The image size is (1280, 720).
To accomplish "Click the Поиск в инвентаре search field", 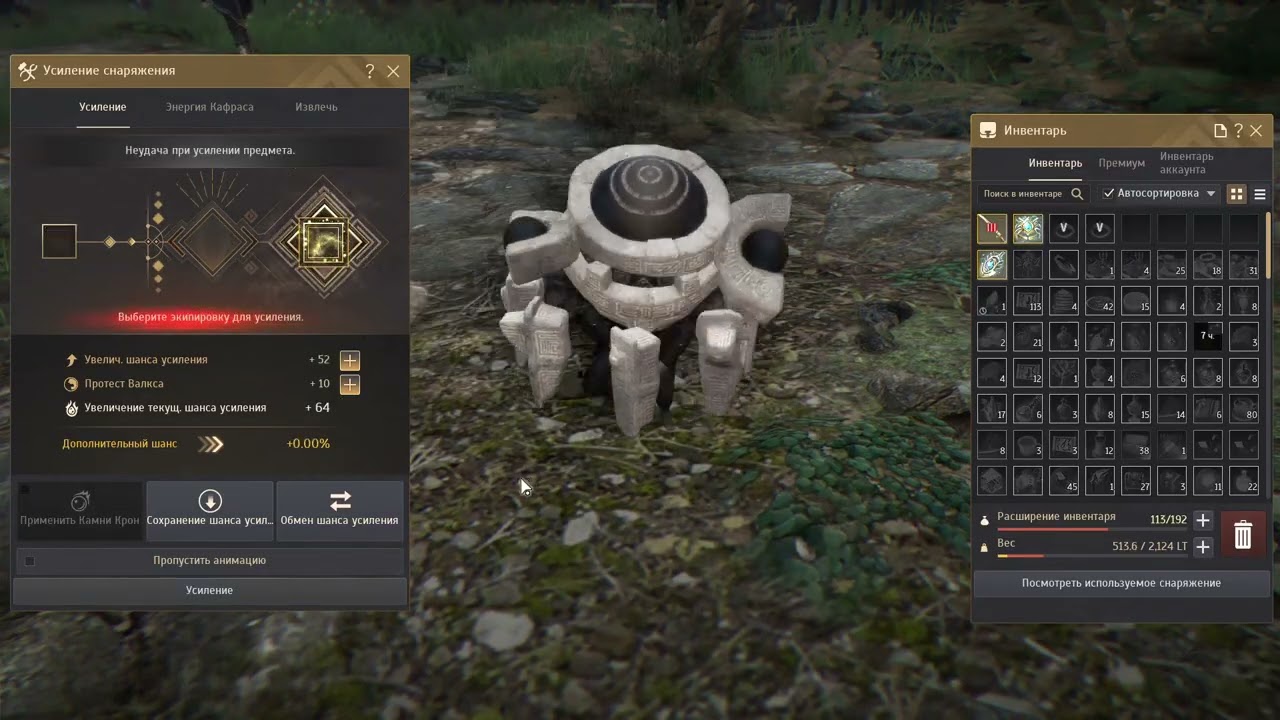I will point(1023,194).
